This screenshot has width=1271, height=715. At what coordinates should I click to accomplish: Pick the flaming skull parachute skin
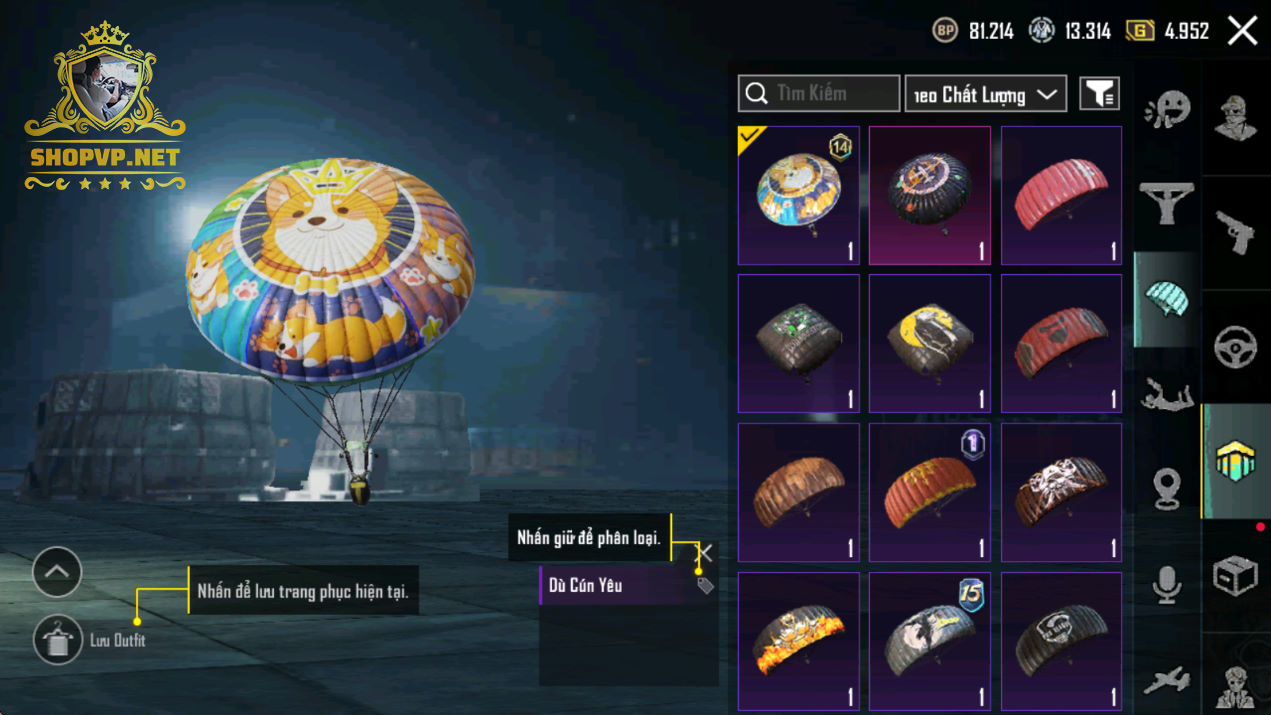[x=798, y=641]
